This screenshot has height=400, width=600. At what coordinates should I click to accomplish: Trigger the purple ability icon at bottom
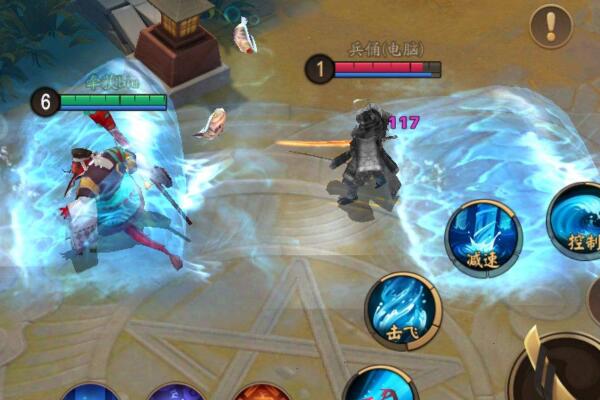176,392
